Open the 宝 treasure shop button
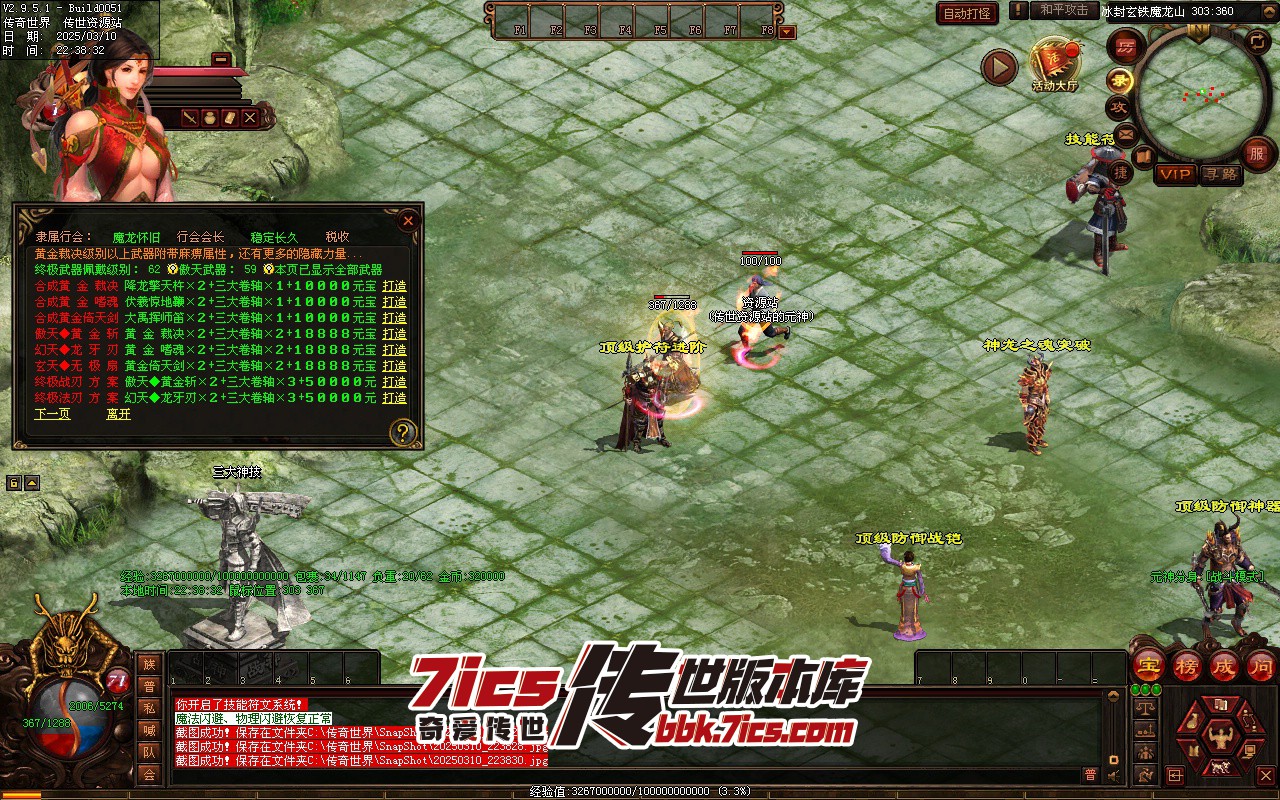 tap(1148, 664)
